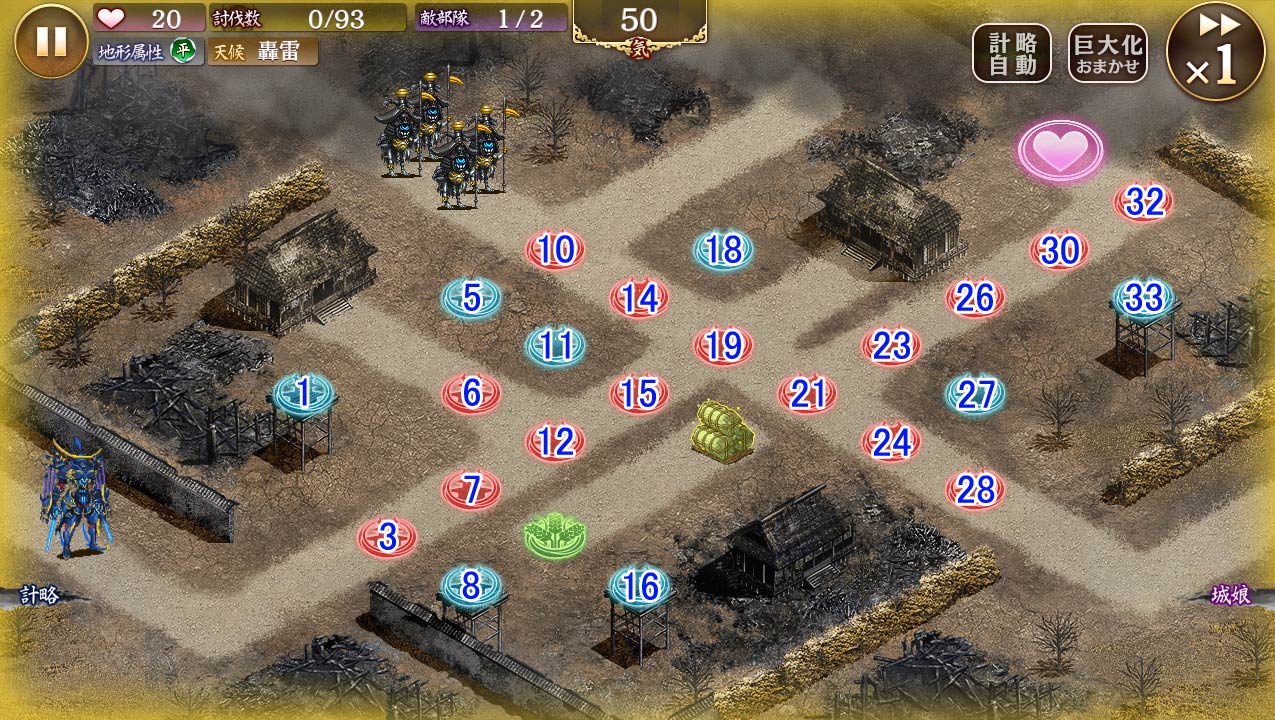Select blue deployment tile 11
Screen dimensions: 1275x720
[555, 346]
